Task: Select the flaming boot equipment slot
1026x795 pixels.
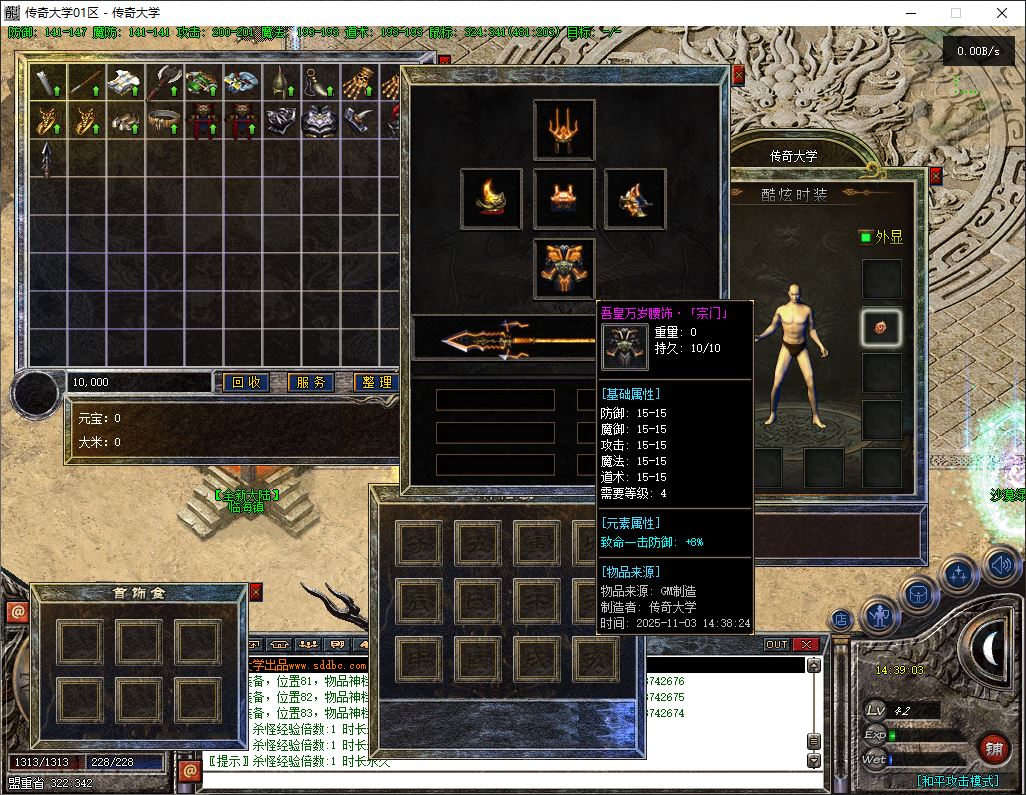Action: point(491,198)
